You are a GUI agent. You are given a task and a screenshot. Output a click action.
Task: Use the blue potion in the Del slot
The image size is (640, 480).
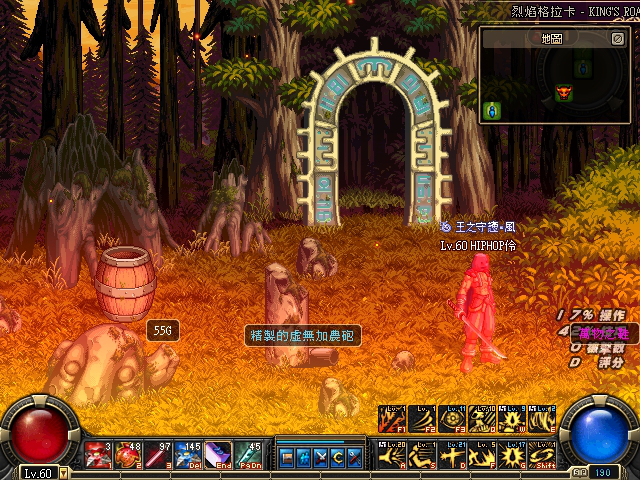pos(188,454)
